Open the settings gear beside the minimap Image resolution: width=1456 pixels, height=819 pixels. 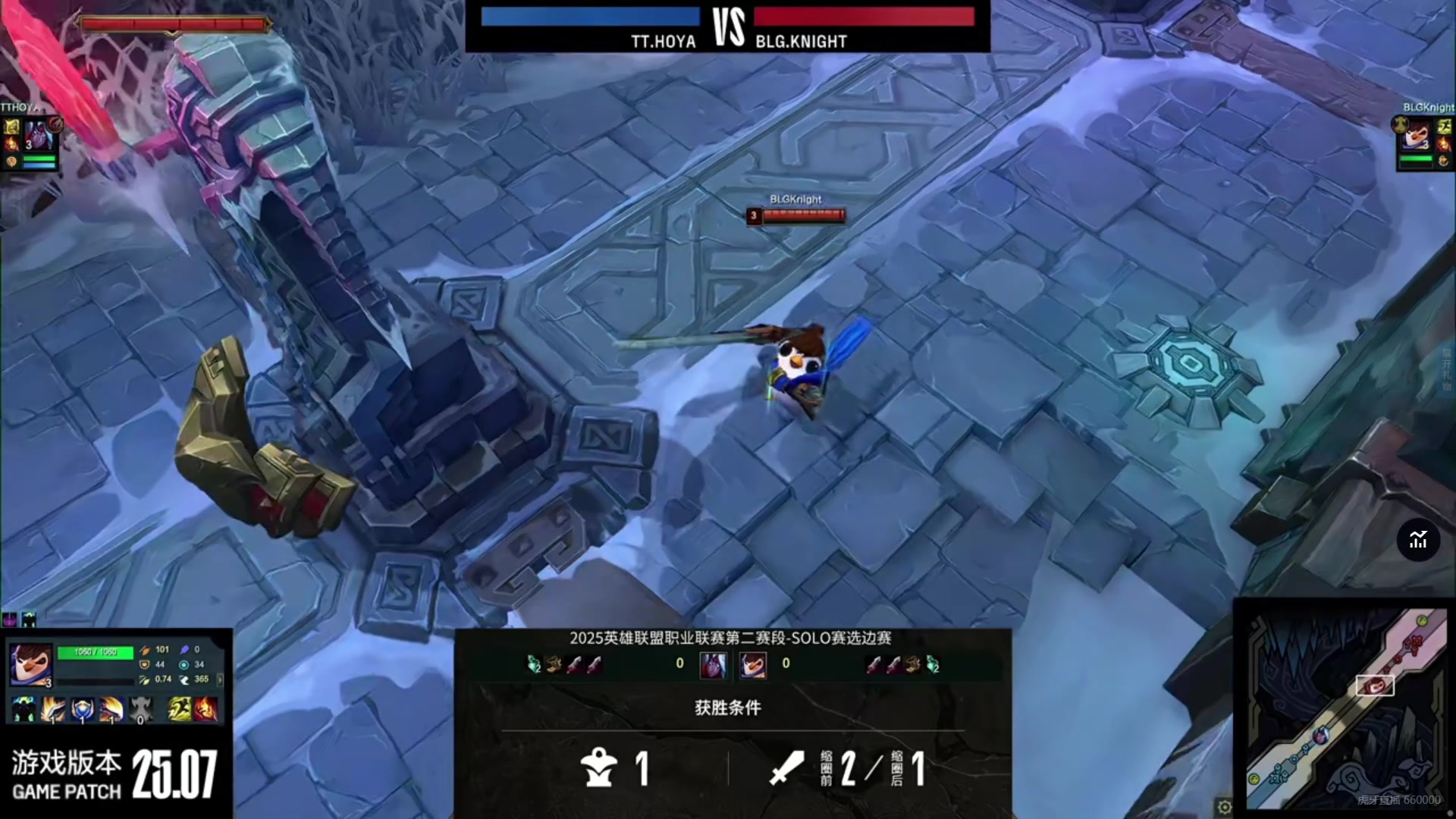[1224, 806]
